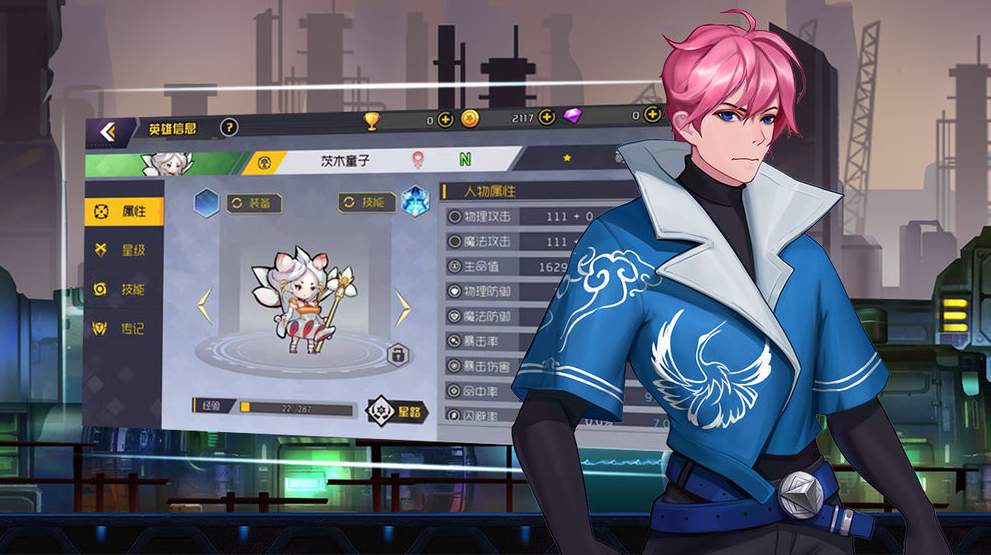Add trophy currency with the plus button
This screenshot has width=991, height=555.
point(446,120)
